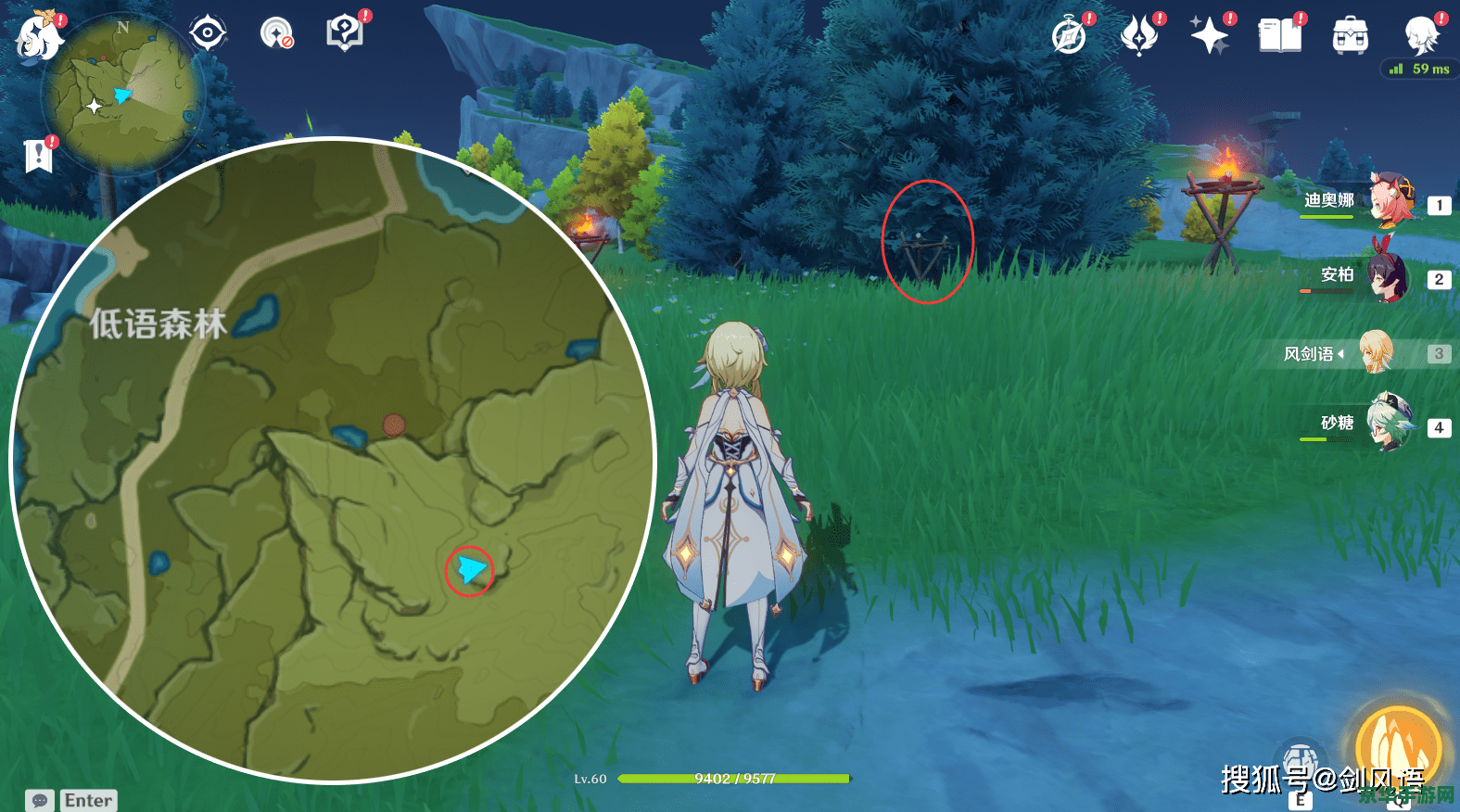Open the tutorial question-mark book icon
This screenshot has height=812, width=1460.
[x=344, y=33]
